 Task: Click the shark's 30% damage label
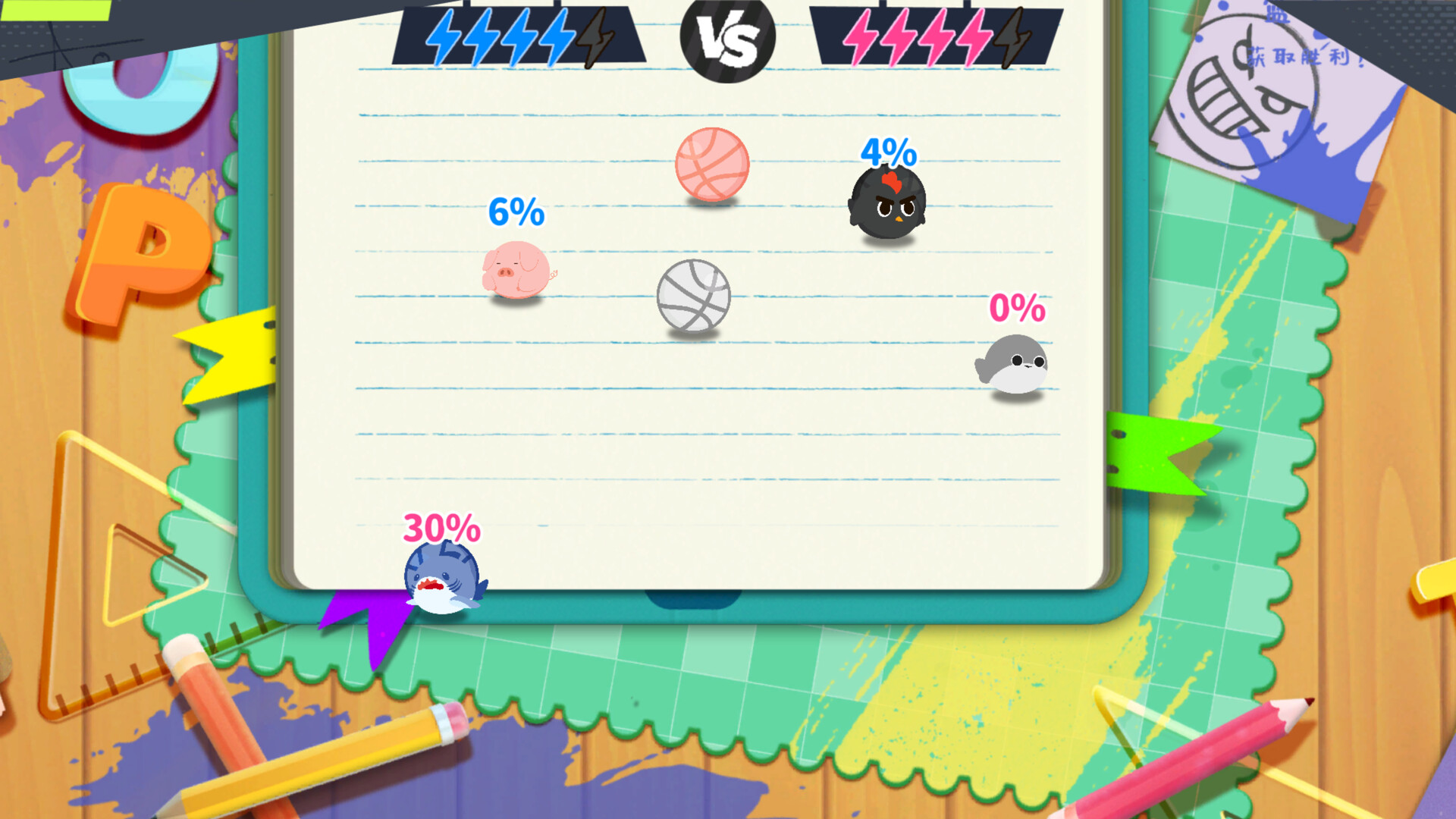pos(440,527)
